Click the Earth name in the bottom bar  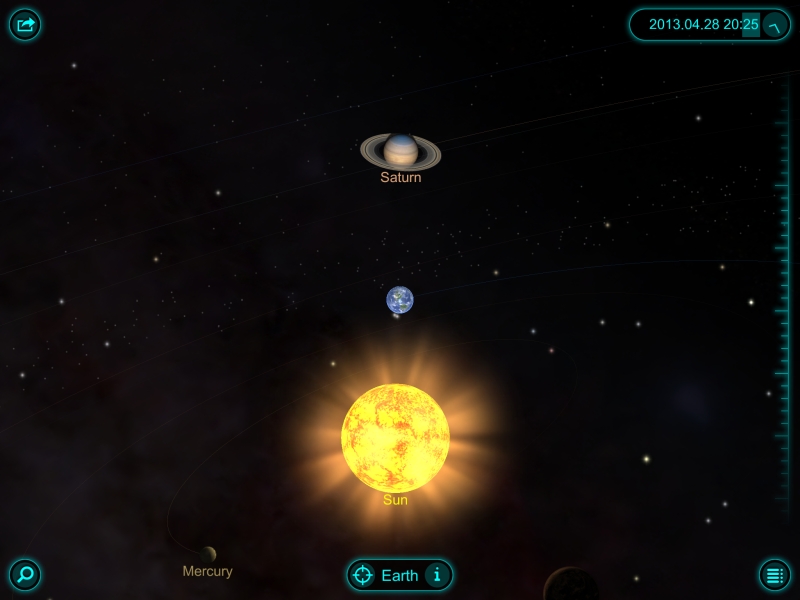(400, 575)
